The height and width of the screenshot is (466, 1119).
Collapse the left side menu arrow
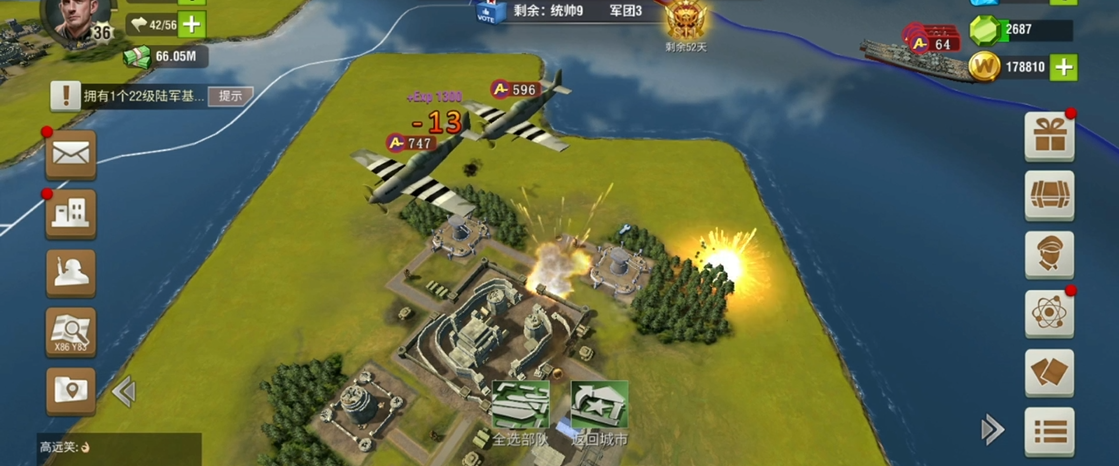point(124,391)
